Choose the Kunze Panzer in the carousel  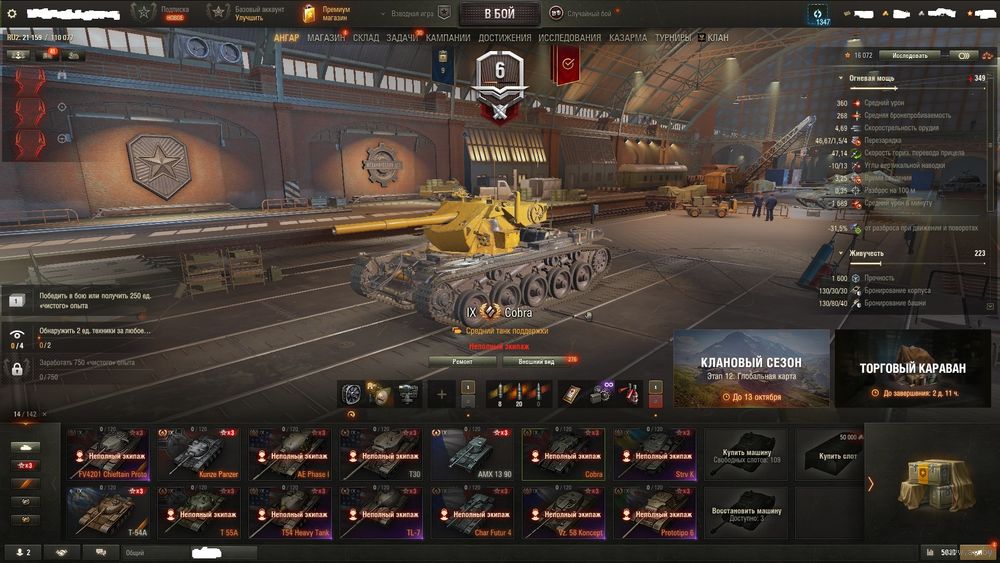(200, 454)
